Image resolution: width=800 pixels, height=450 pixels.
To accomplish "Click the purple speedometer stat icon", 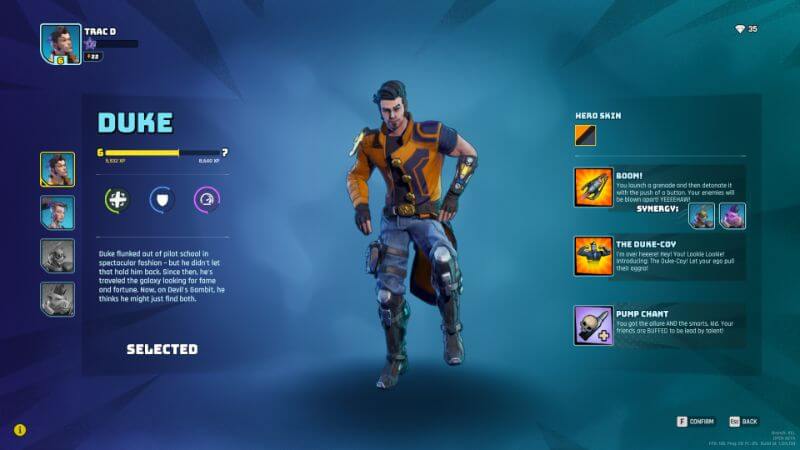I will coord(207,200).
